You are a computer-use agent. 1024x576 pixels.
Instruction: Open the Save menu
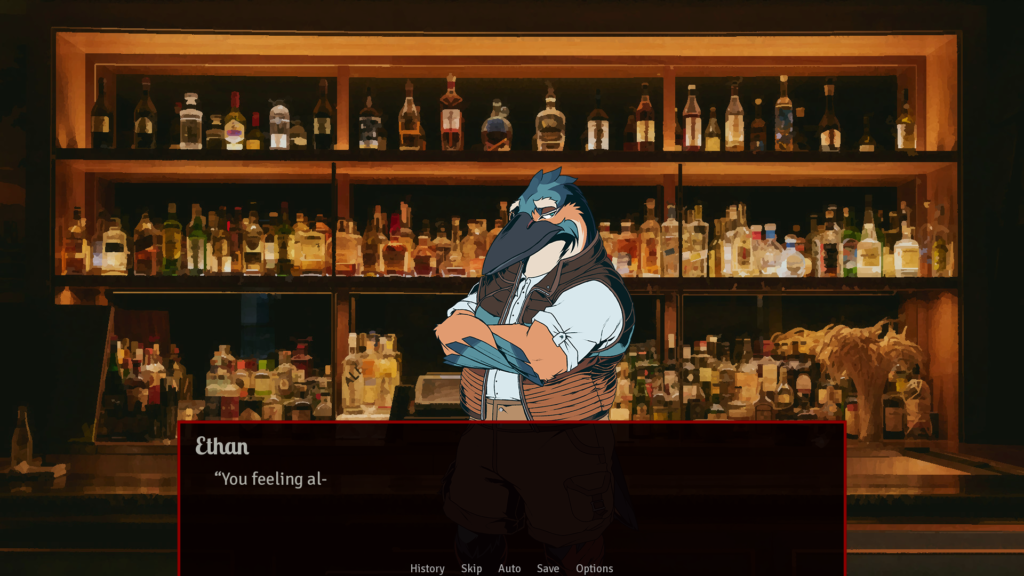[x=548, y=568]
